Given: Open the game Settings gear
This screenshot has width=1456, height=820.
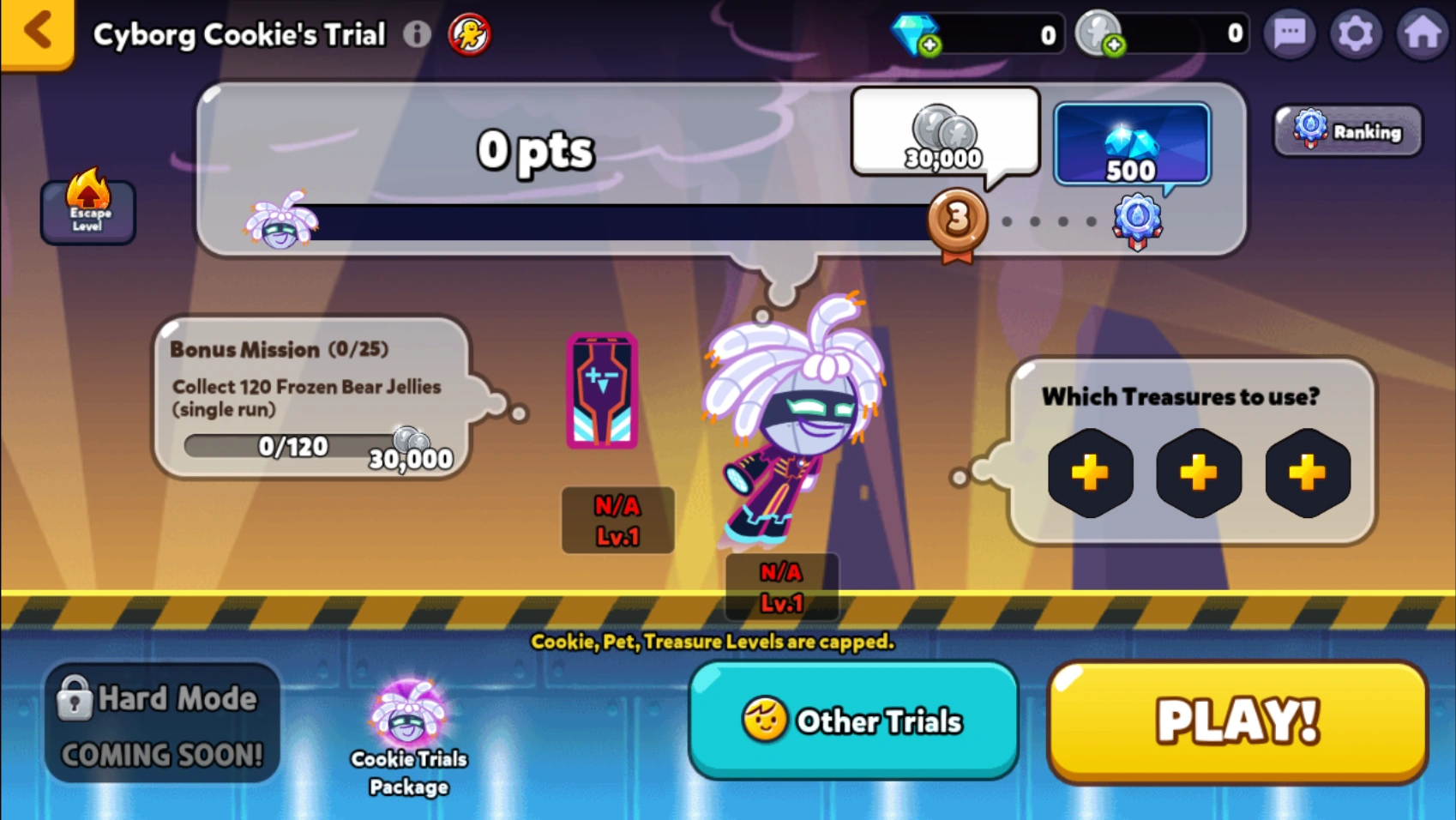Looking at the screenshot, I should pyautogui.click(x=1357, y=33).
